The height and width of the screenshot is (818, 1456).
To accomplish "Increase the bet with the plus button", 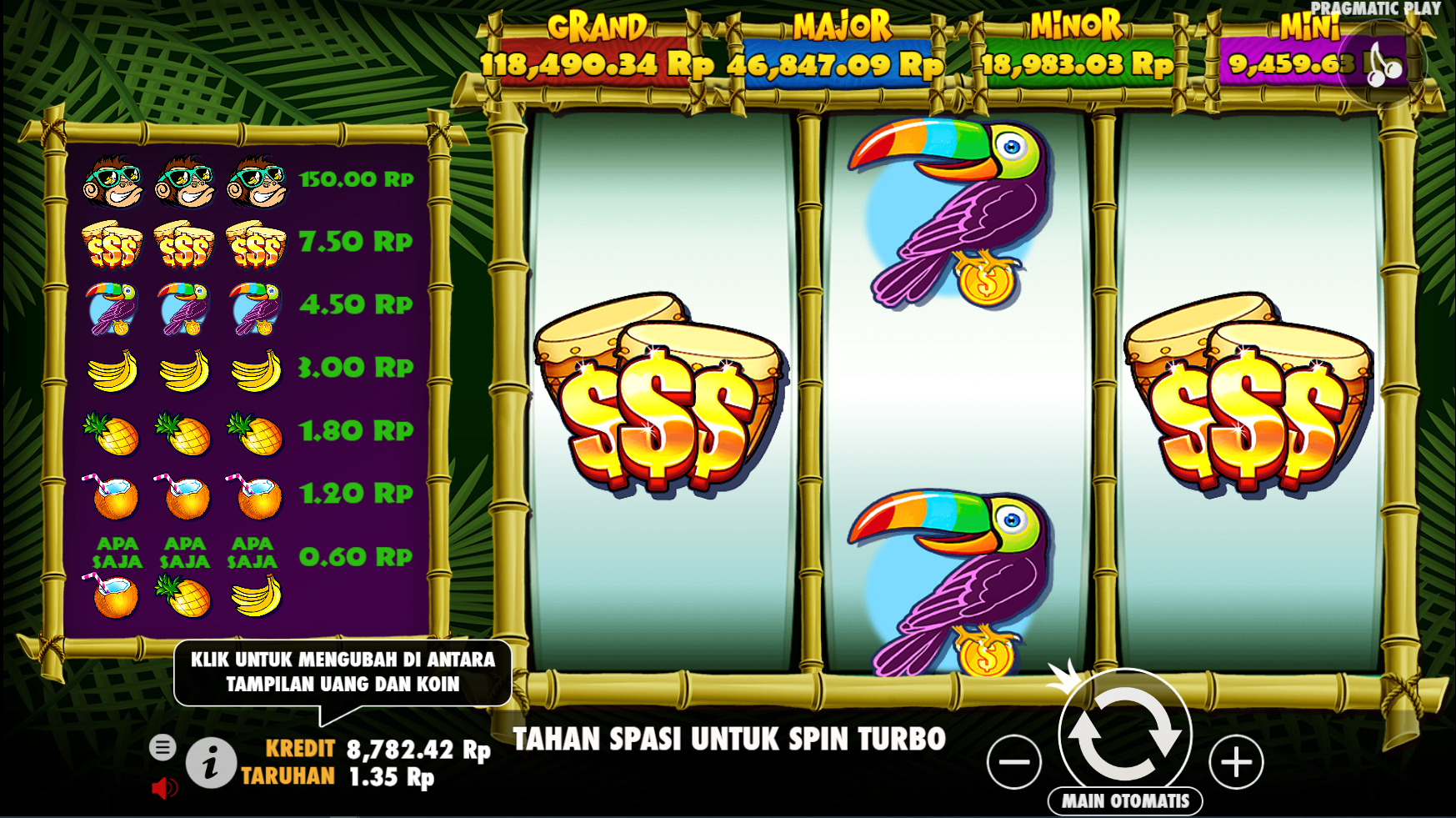I will [1237, 761].
